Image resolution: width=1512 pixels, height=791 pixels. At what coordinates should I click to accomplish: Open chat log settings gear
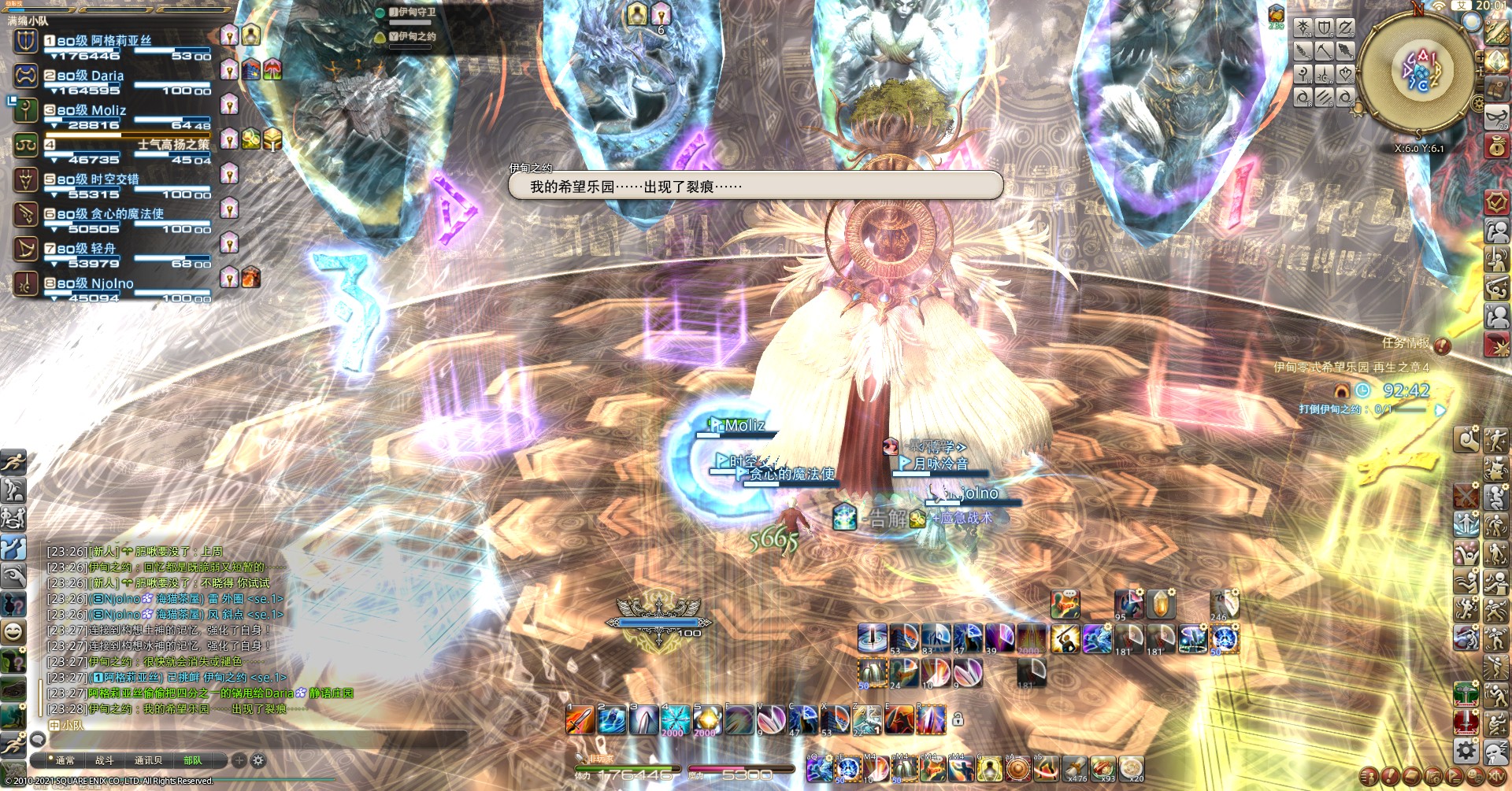pyautogui.click(x=258, y=760)
